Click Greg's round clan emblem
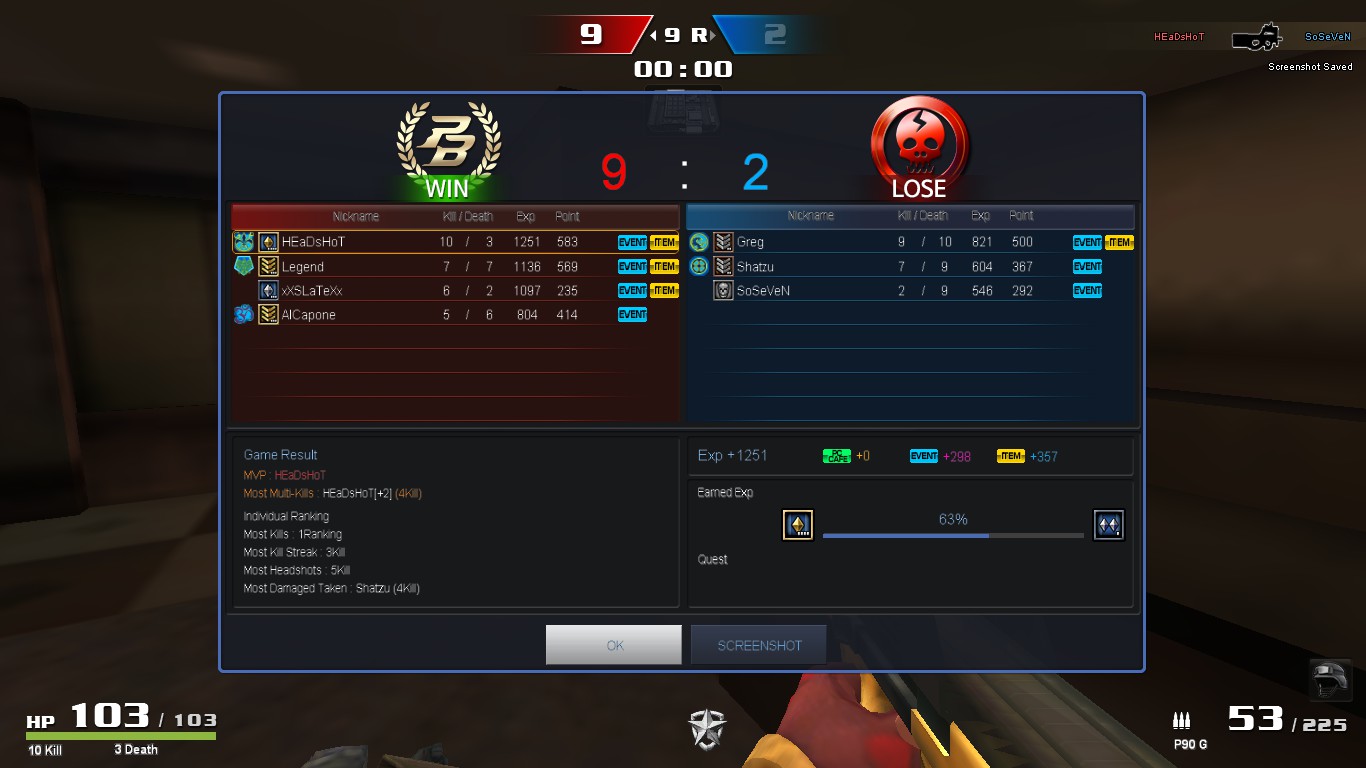 pyautogui.click(x=699, y=241)
